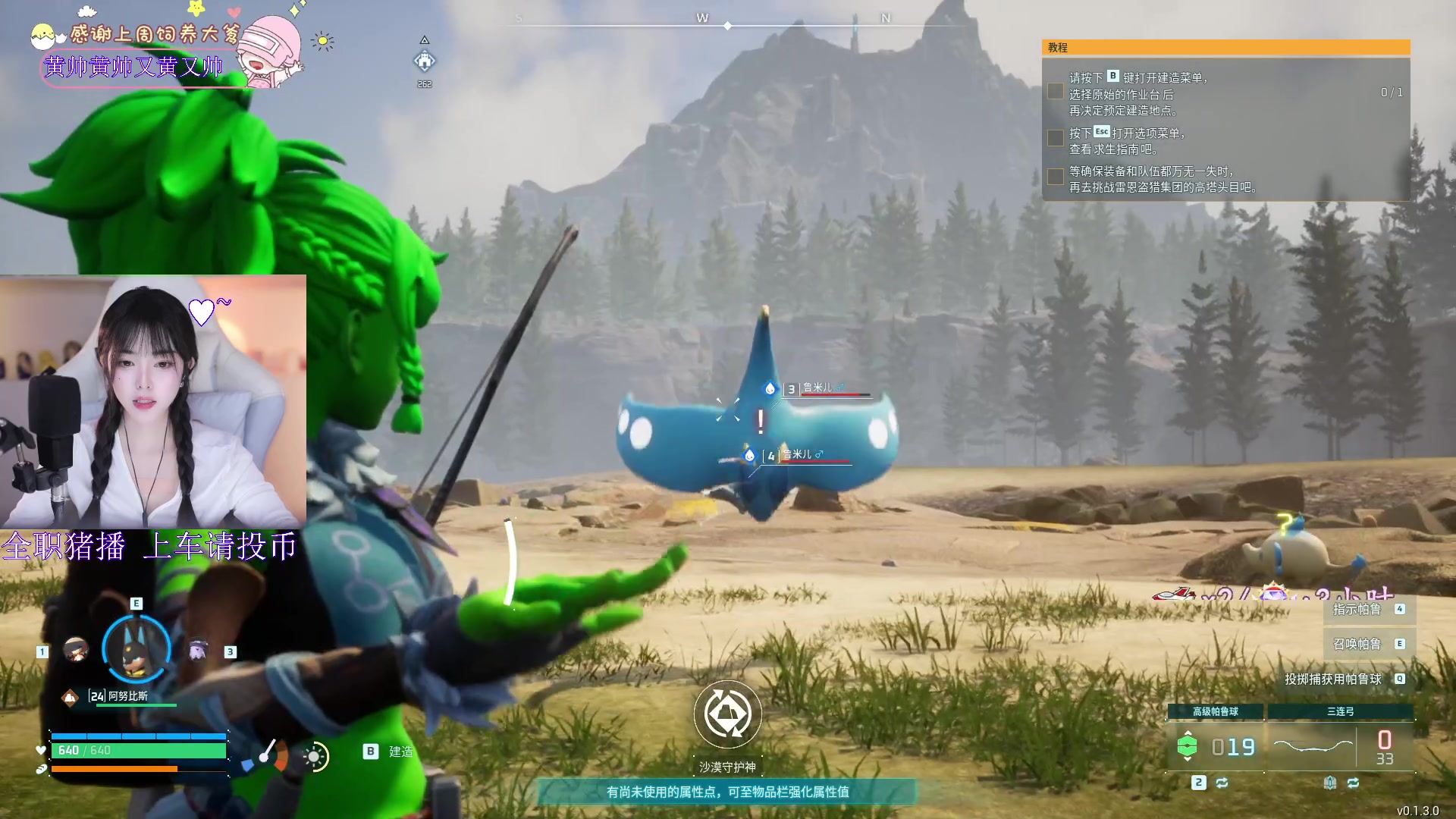
Task: Click the temperature gauge icon
Action: 265,755
